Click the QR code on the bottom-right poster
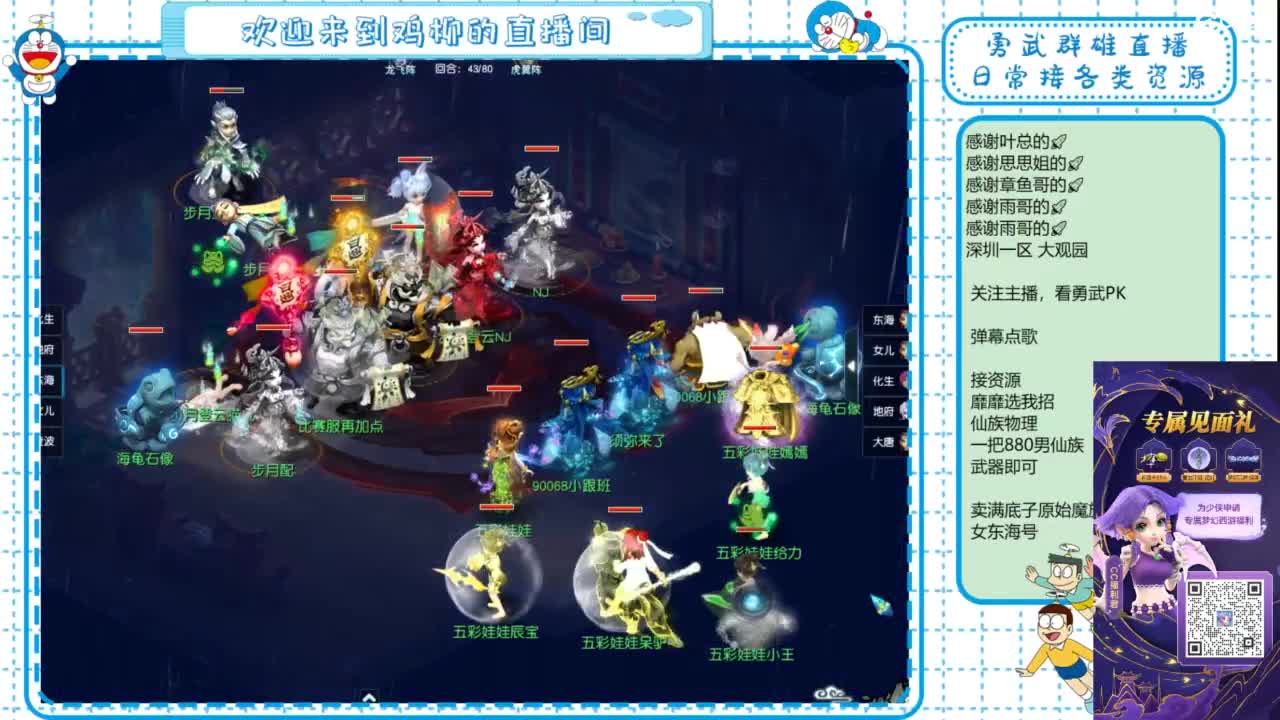This screenshot has width=1280, height=720. pos(1227,617)
